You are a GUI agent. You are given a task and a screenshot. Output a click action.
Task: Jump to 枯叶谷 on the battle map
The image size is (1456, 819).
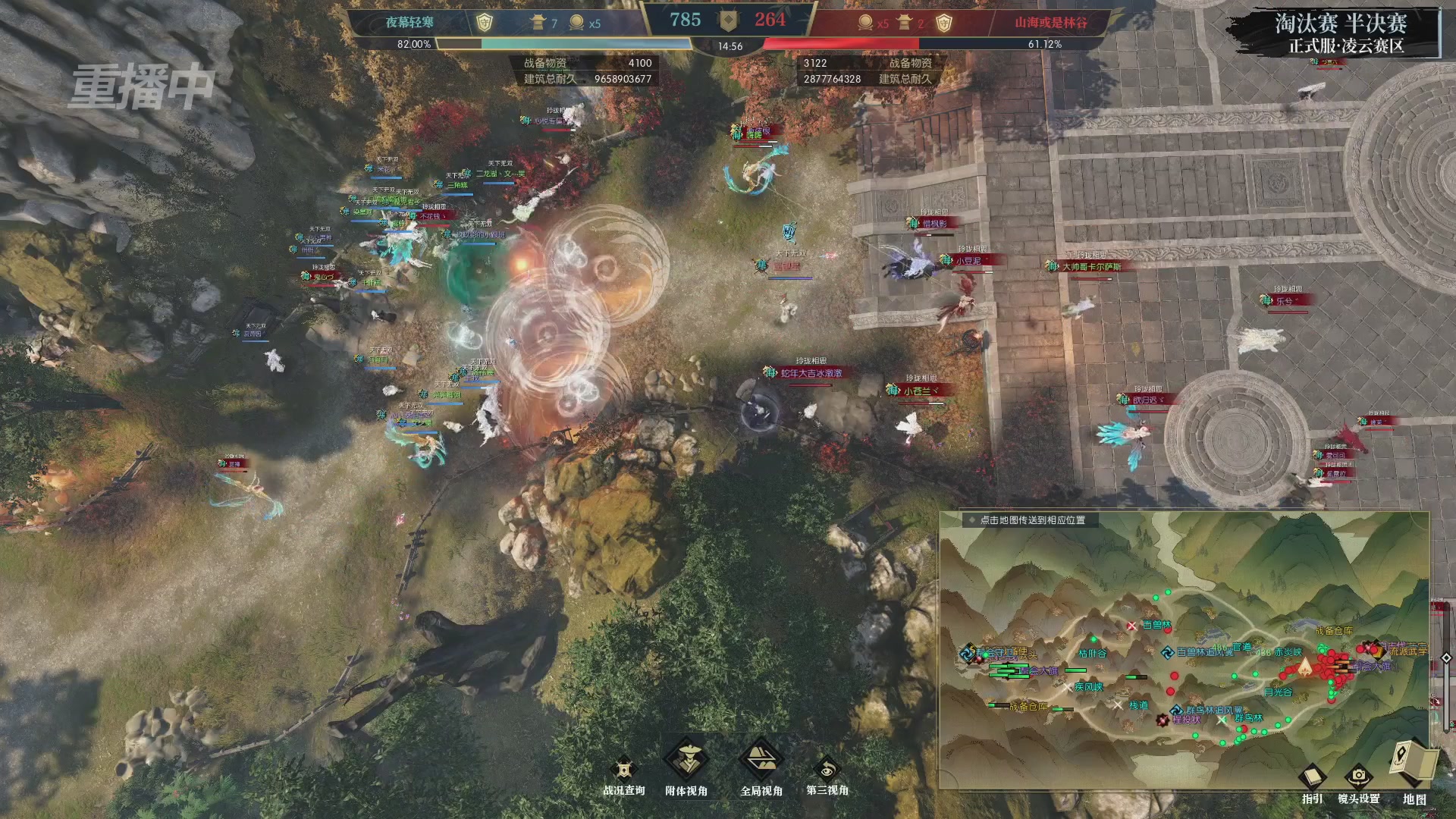click(1093, 653)
